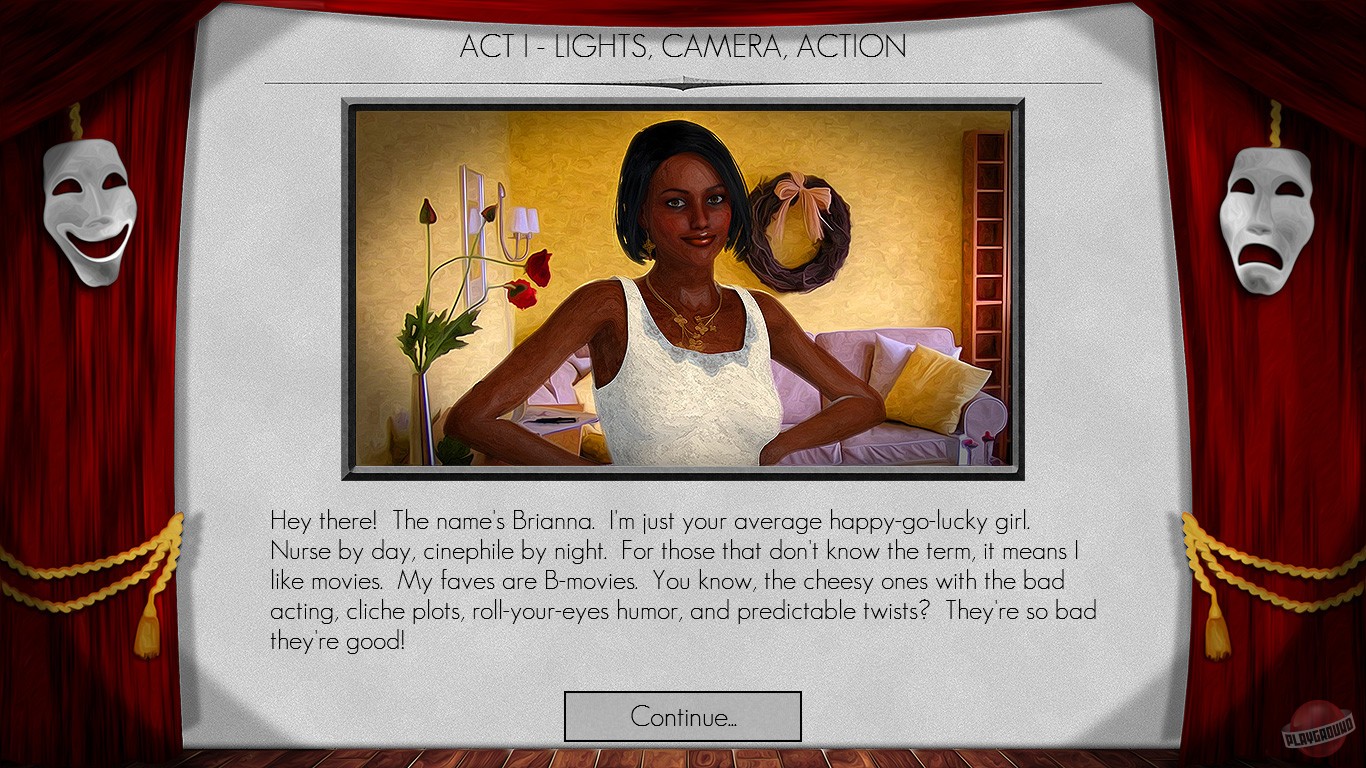1366x768 pixels.
Task: Select the ACT I - LIGHTS, CAMERA, ACTION title
Action: [682, 46]
